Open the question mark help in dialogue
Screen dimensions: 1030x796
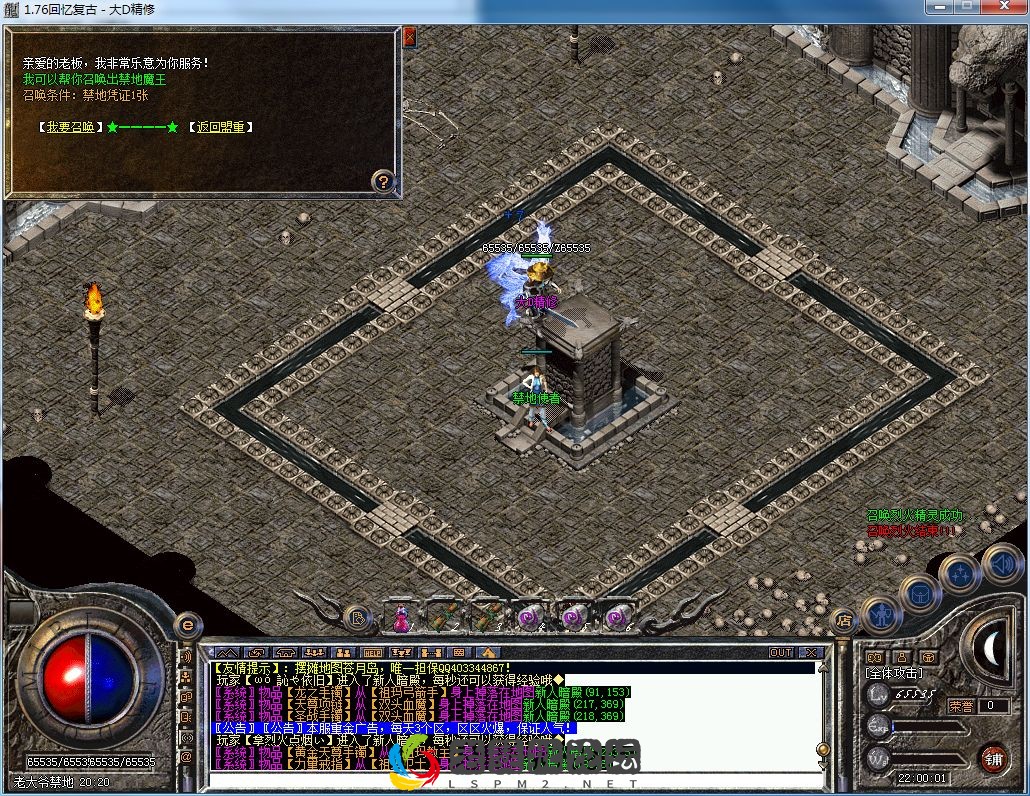coord(383,181)
